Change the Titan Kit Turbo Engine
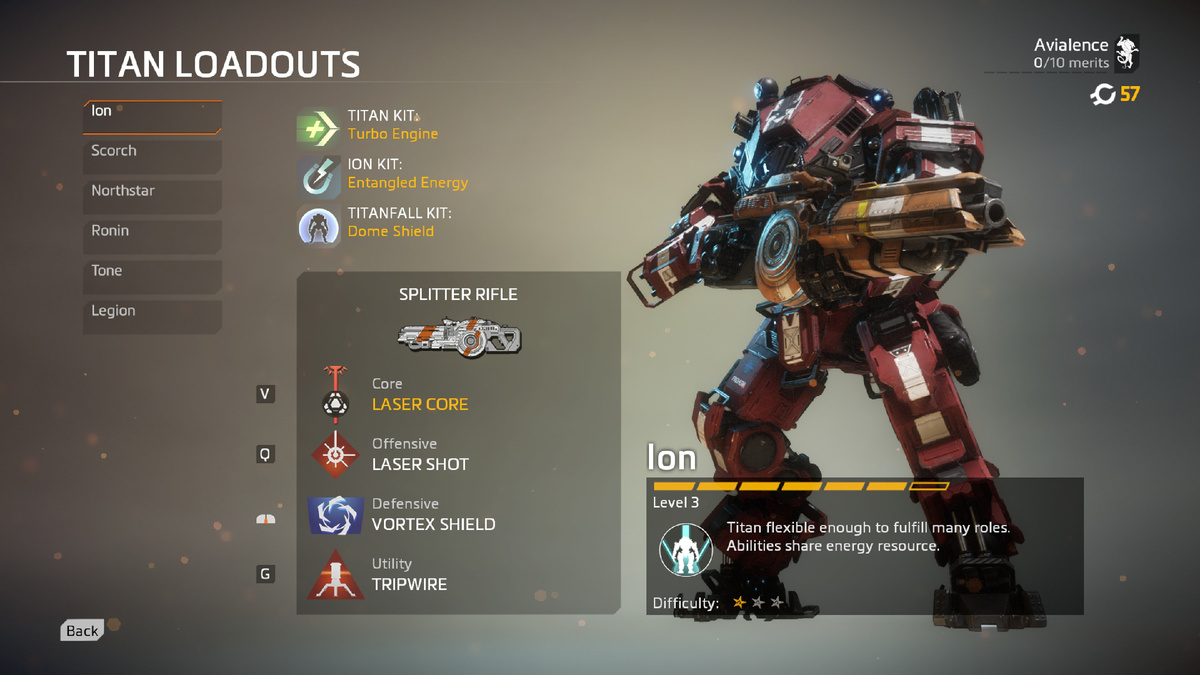Screen dimensions: 1200x675 (x=319, y=127)
